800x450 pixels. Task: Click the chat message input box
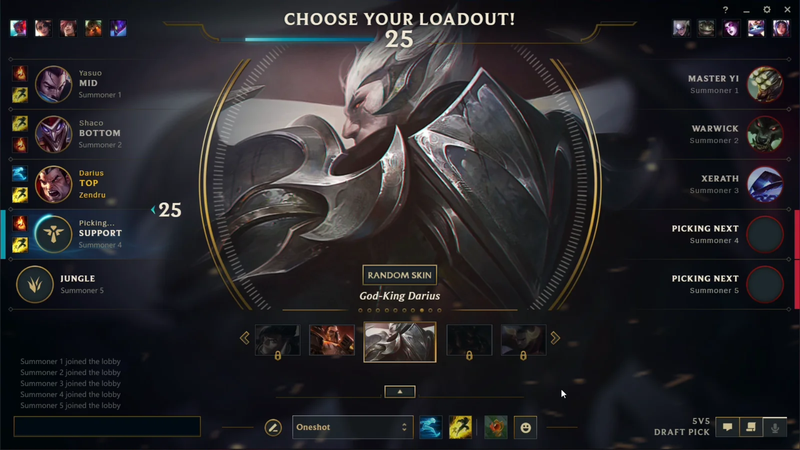(107, 427)
